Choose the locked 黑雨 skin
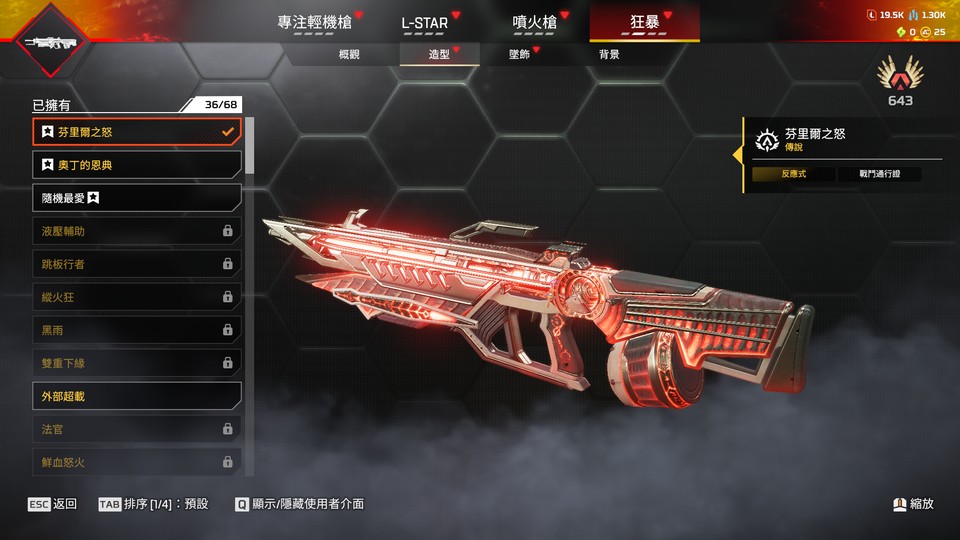960x540 pixels. [x=137, y=330]
